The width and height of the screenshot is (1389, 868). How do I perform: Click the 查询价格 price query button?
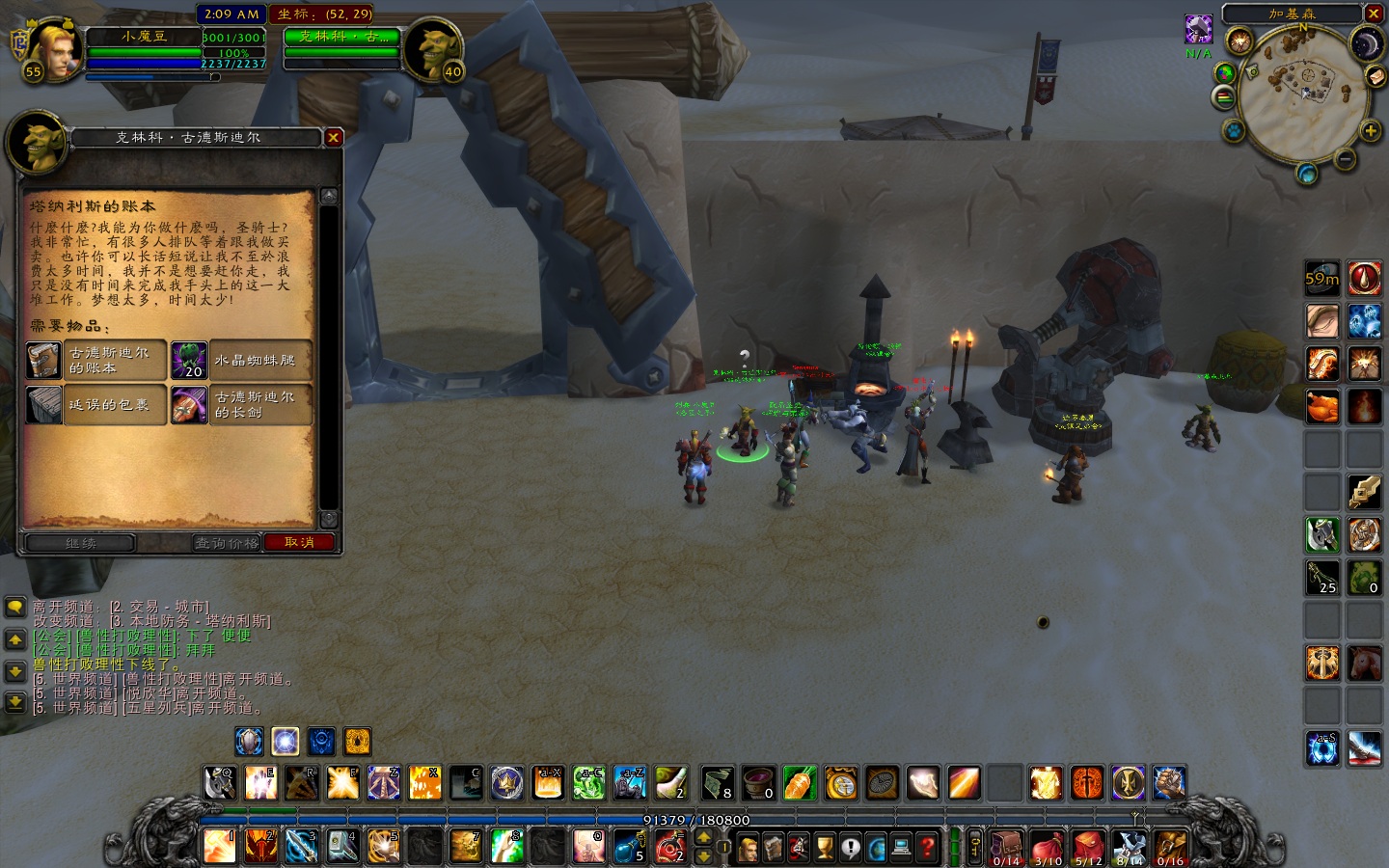[x=227, y=543]
